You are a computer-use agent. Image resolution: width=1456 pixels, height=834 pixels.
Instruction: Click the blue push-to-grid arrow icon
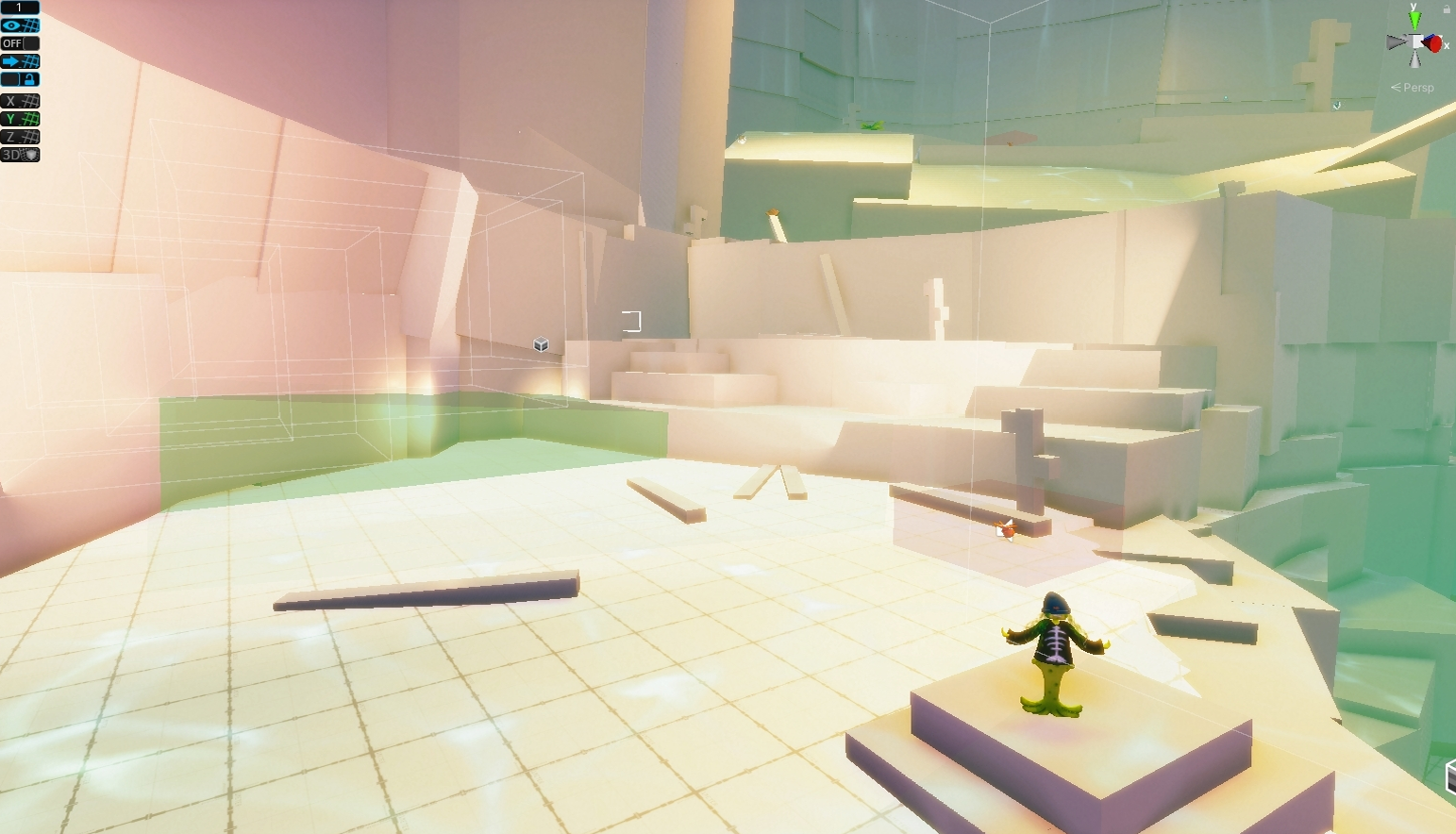tap(13, 60)
